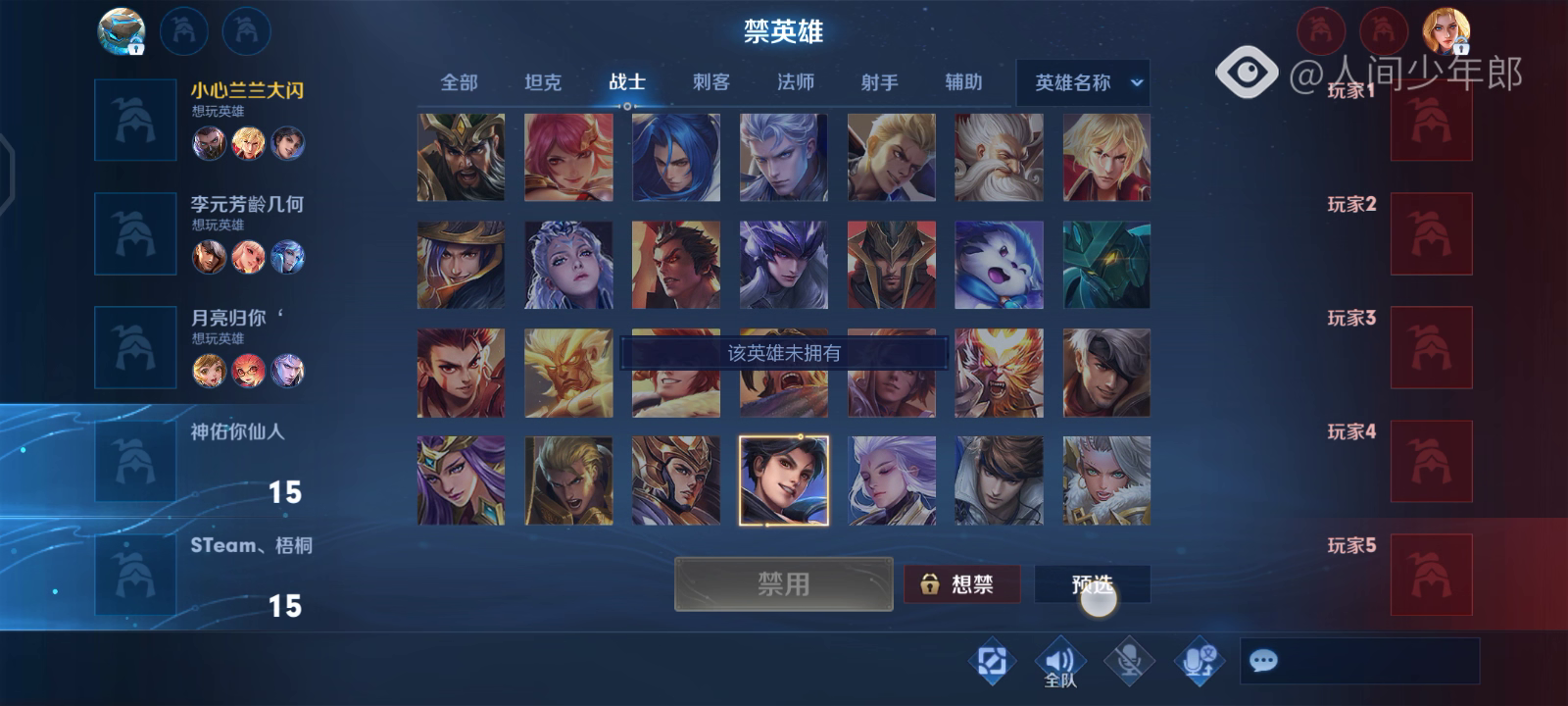Open the 英雄名称 sort dropdown

(x=1083, y=83)
